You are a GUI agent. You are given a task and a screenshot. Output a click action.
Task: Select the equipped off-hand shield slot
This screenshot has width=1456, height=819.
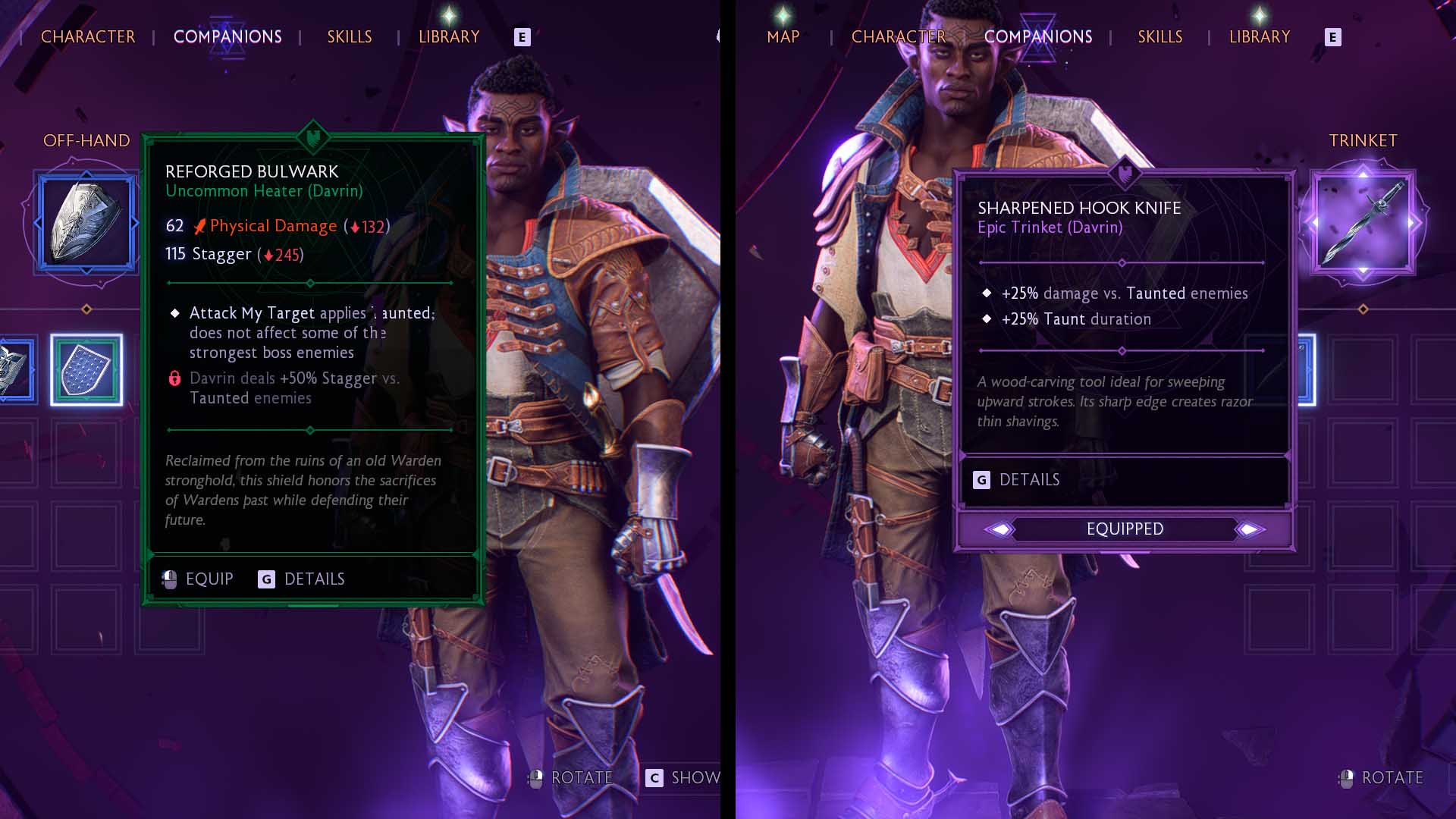(x=86, y=221)
